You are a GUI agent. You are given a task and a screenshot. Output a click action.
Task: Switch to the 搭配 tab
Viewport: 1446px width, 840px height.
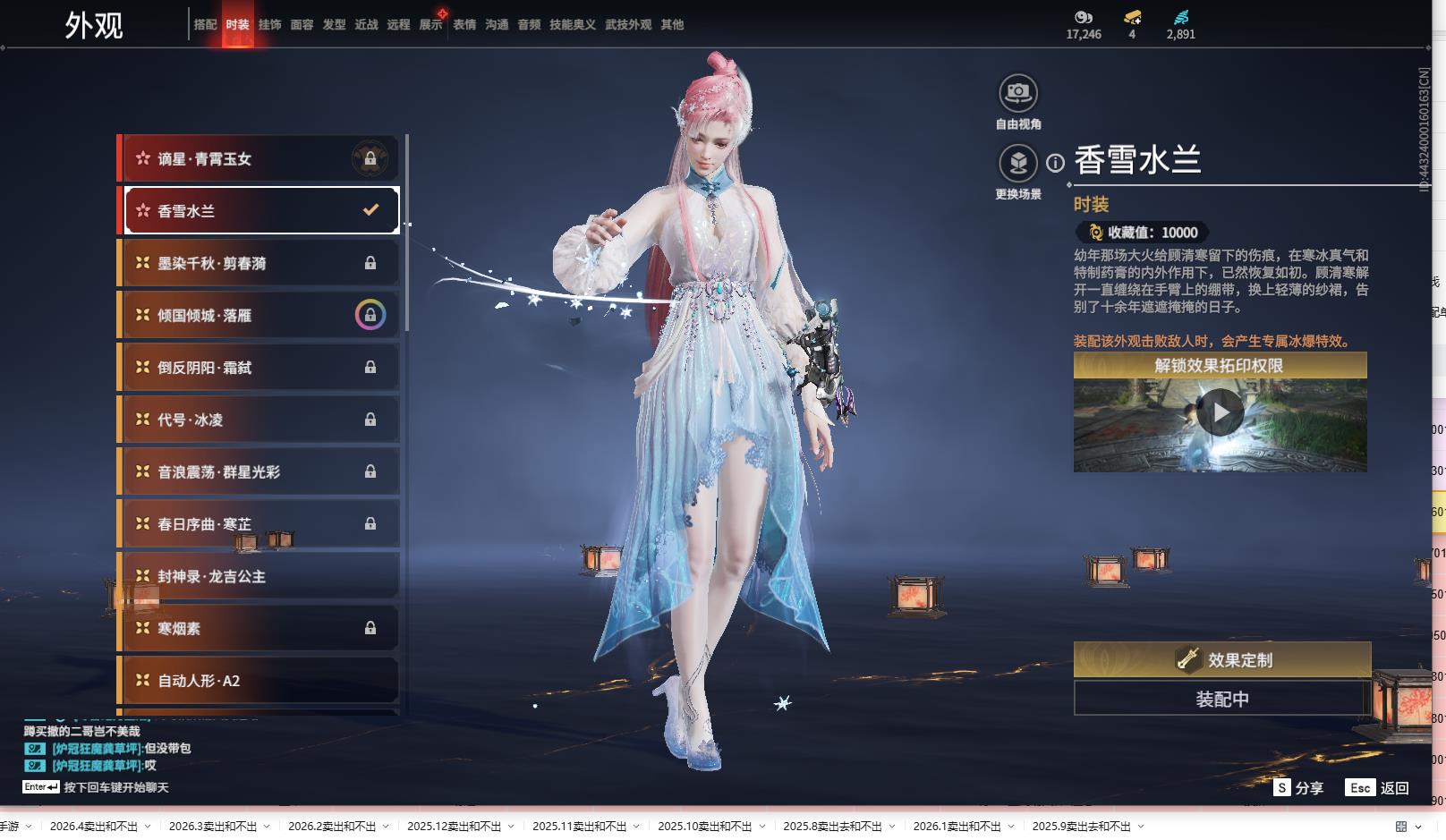coord(205,25)
